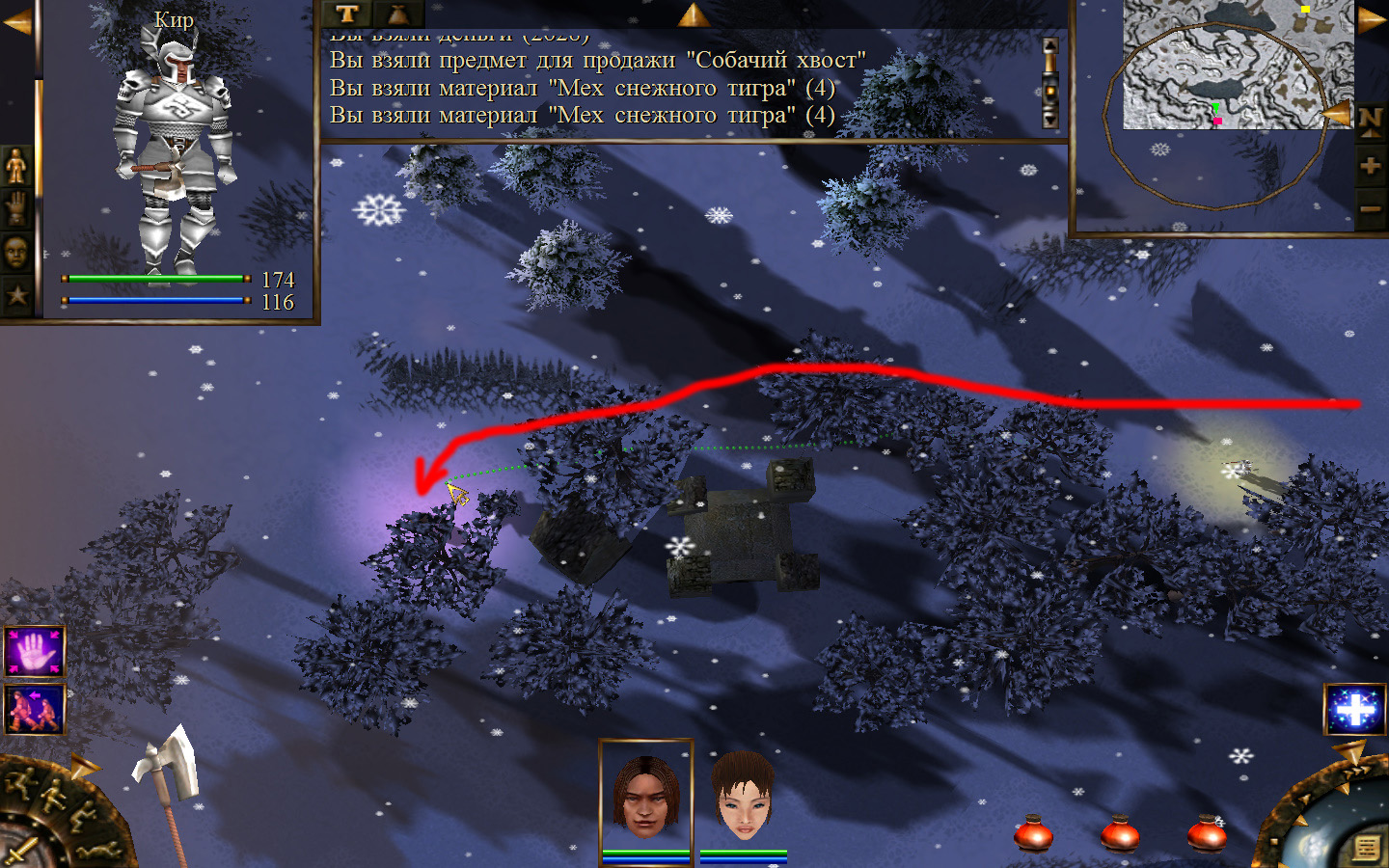The width and height of the screenshot is (1389, 868).
Task: Click the face mask icon
Action: (x=16, y=253)
